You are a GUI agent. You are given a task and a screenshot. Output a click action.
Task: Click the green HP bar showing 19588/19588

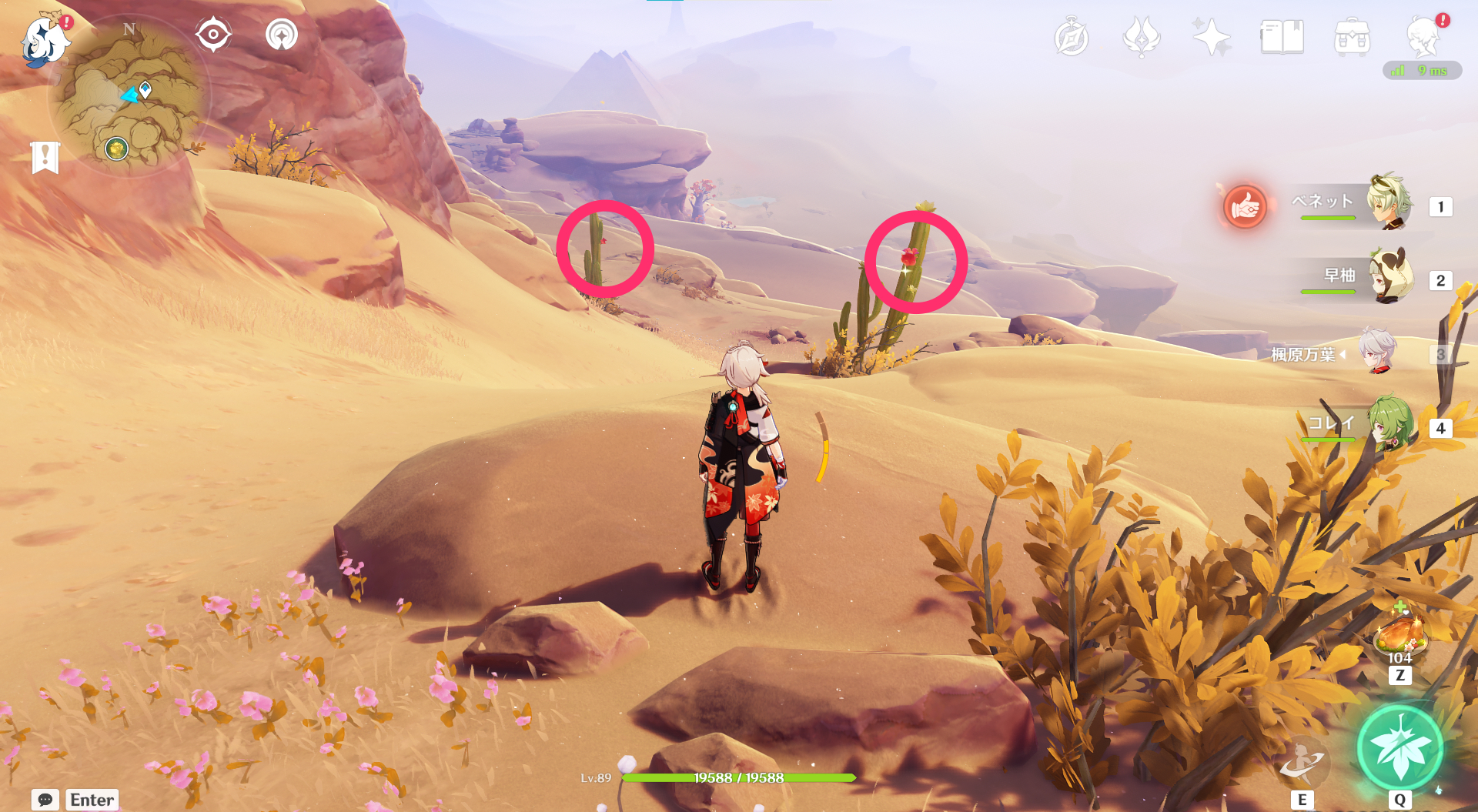[x=739, y=777]
